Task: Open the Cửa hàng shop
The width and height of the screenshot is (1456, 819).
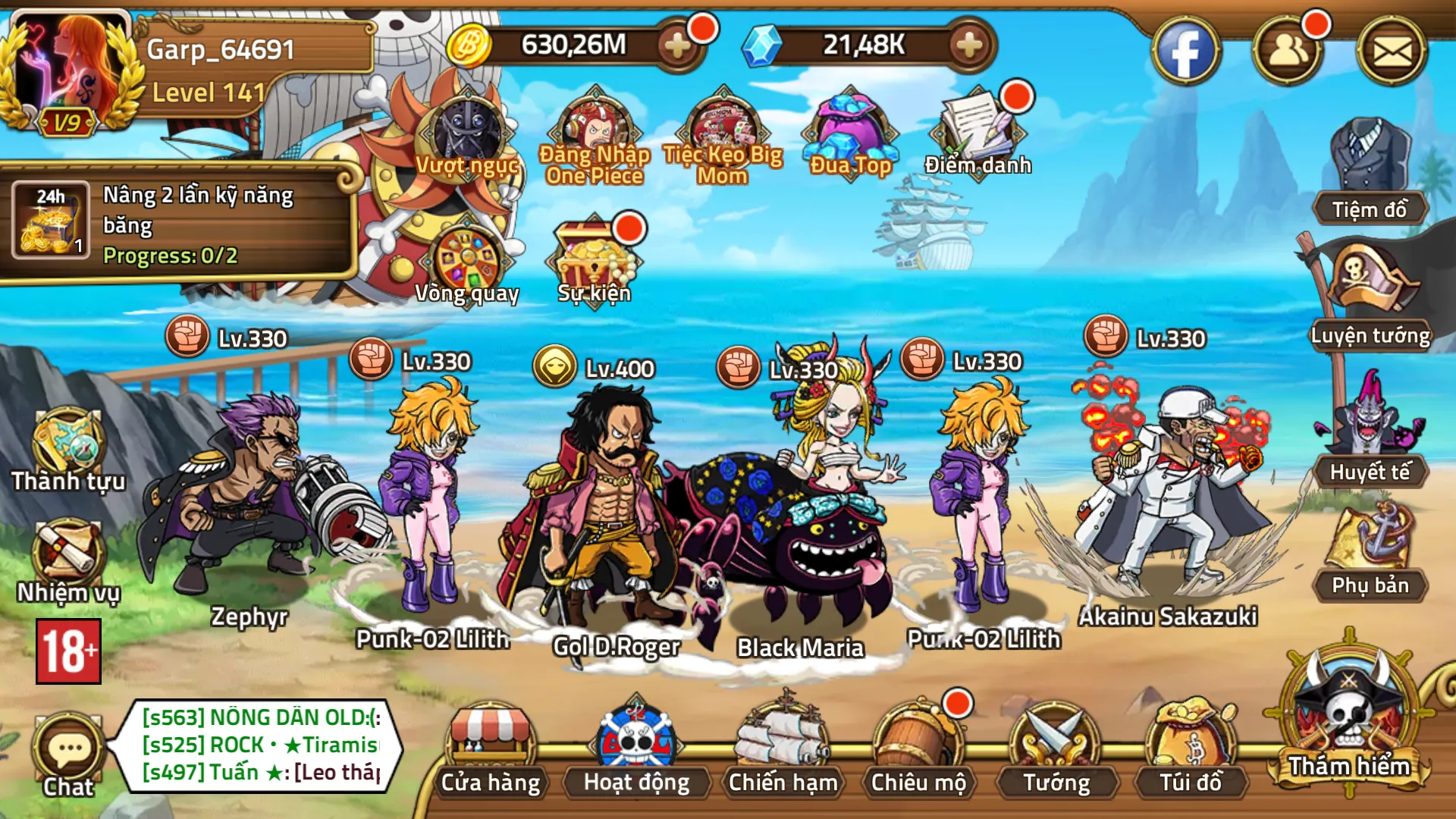Action: 491,747
